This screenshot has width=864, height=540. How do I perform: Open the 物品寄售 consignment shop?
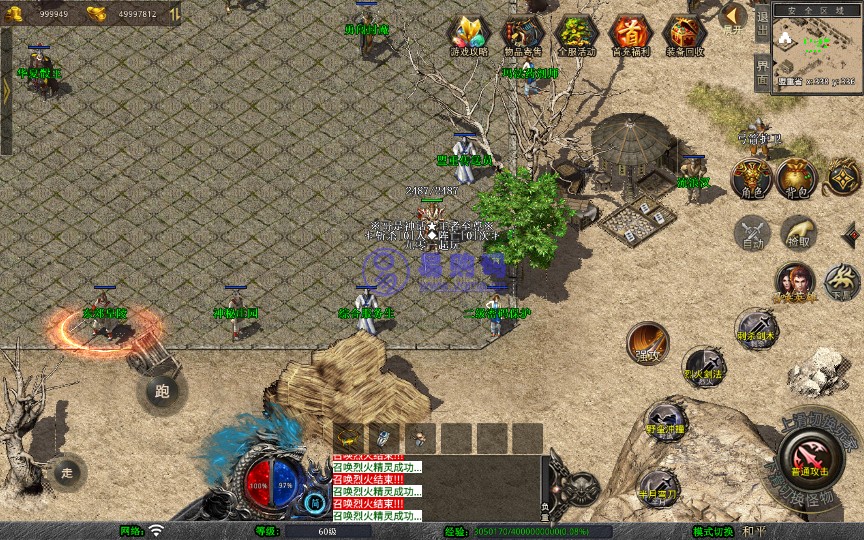[x=522, y=35]
